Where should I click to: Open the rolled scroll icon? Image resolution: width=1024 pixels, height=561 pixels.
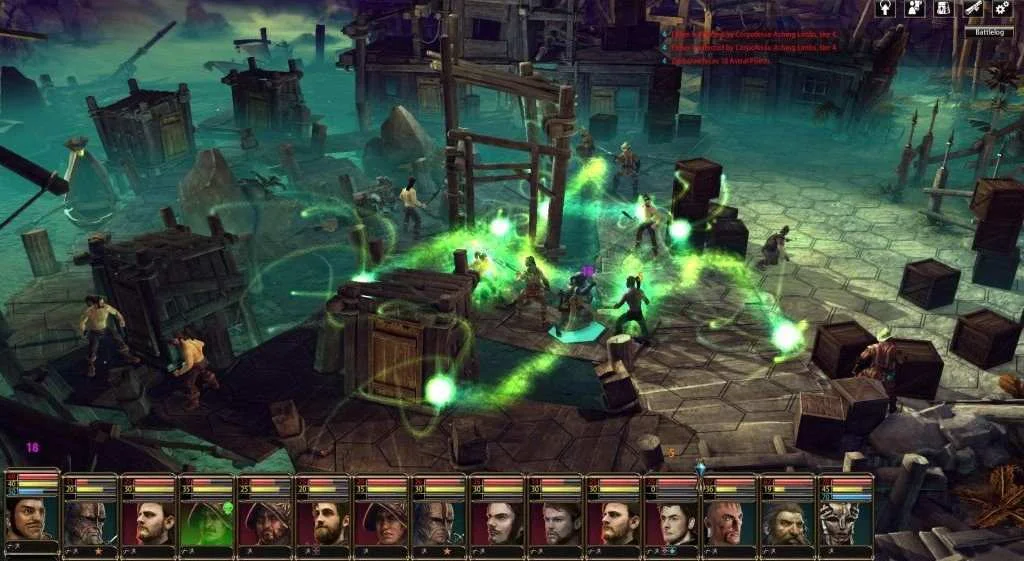tap(972, 8)
